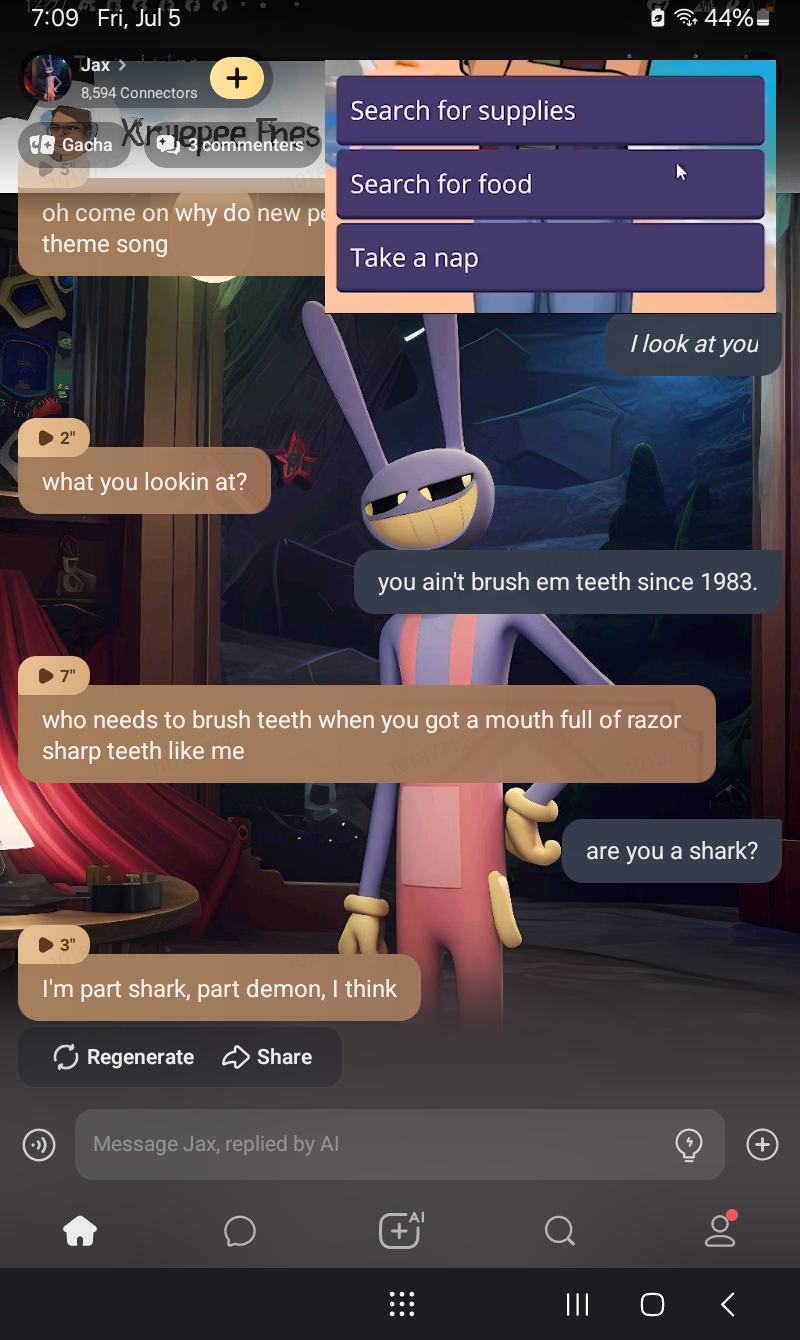This screenshot has width=800, height=1340.
Task: Play the 7-second voice message
Action: point(55,676)
